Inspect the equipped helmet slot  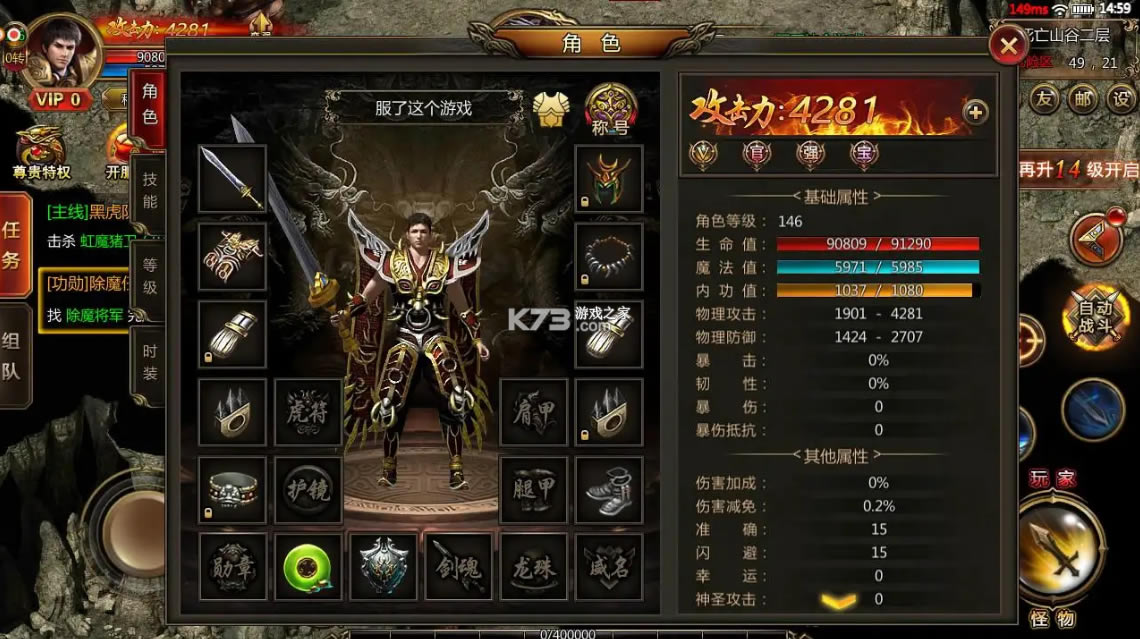tap(608, 178)
